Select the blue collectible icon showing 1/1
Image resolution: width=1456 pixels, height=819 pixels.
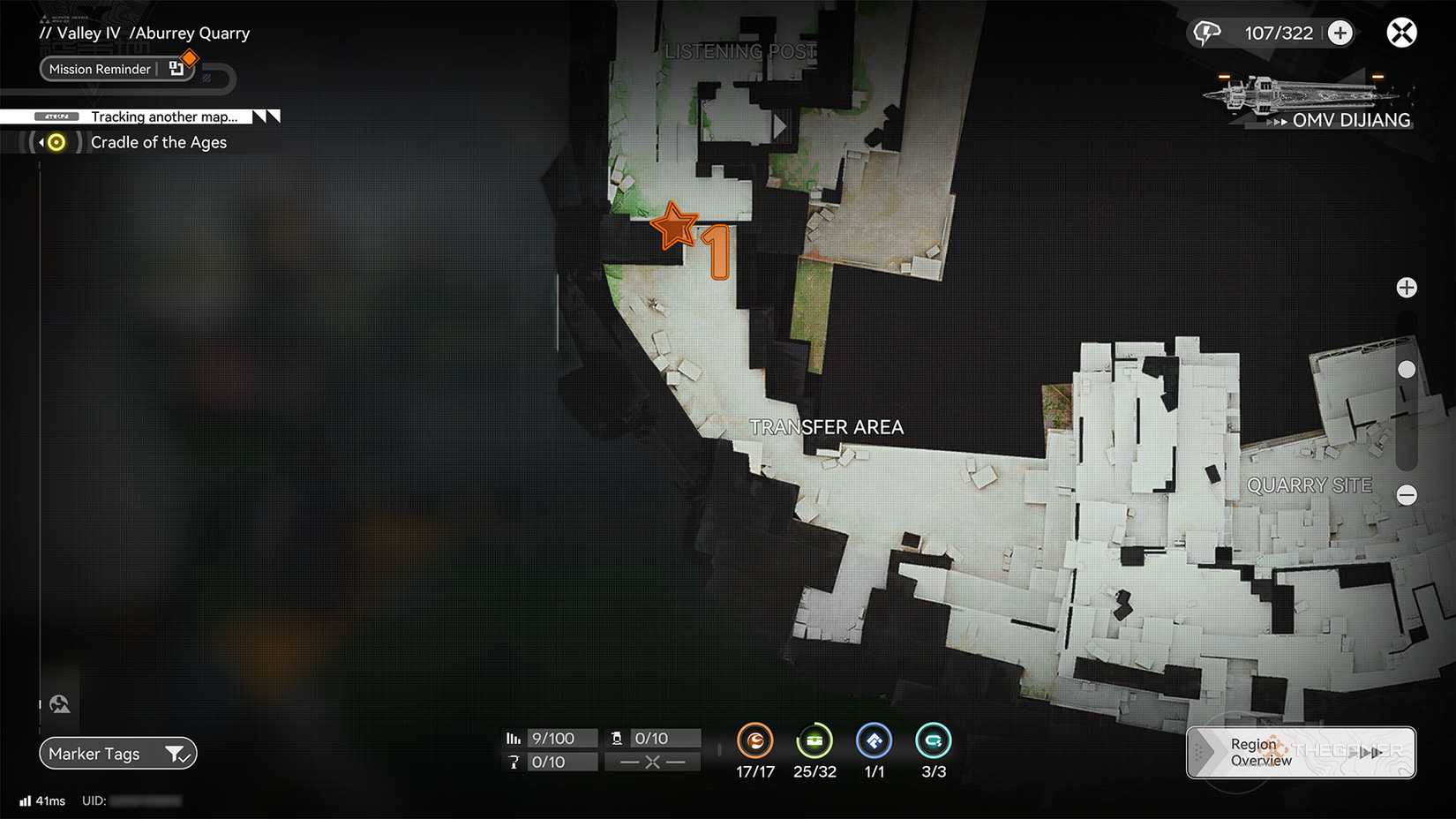pyautogui.click(x=874, y=741)
